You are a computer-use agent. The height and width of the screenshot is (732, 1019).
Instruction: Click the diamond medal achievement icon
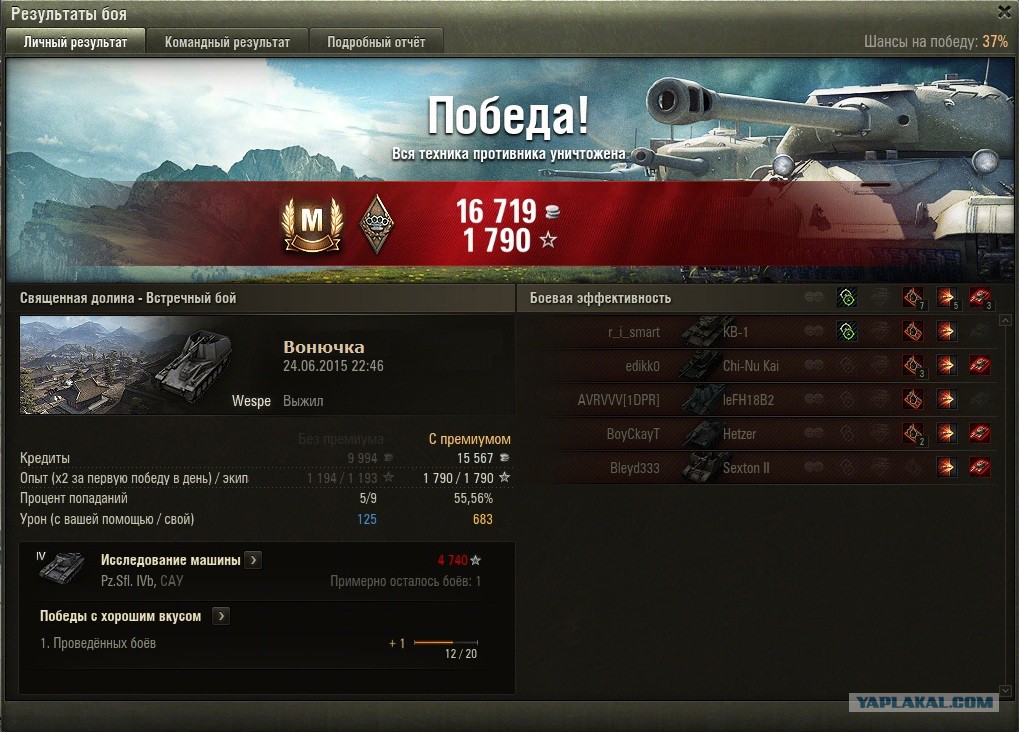(x=376, y=223)
